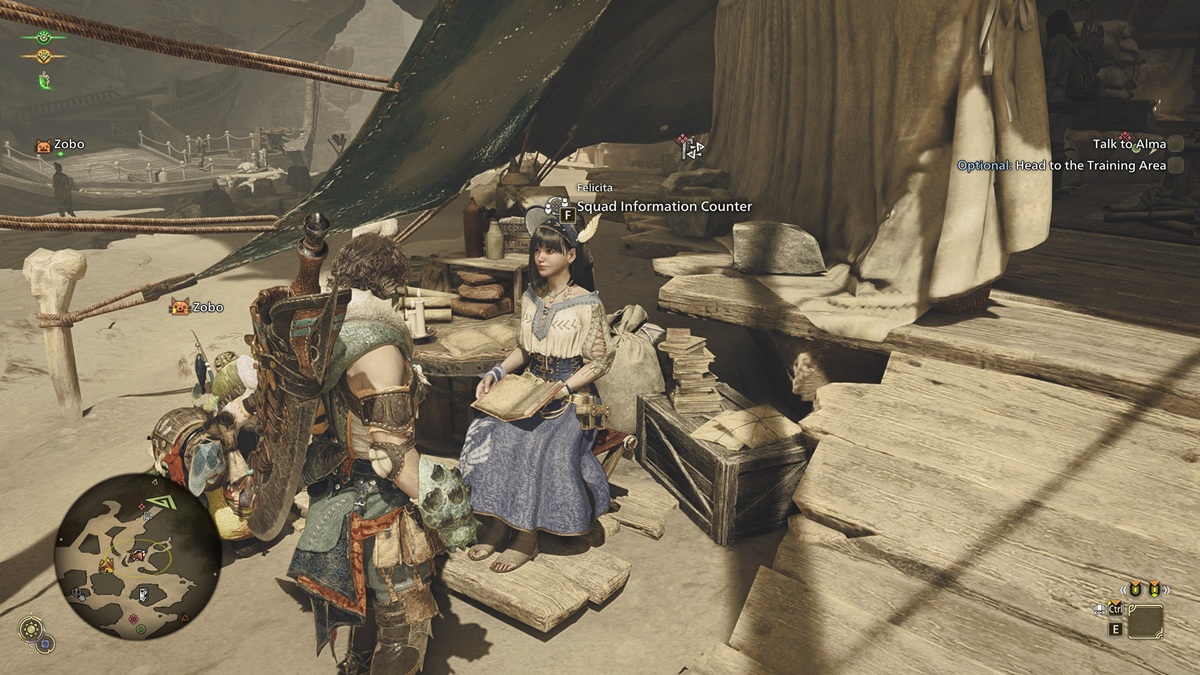
Task: Click the orange tent marker on minimap
Action: [x=106, y=565]
